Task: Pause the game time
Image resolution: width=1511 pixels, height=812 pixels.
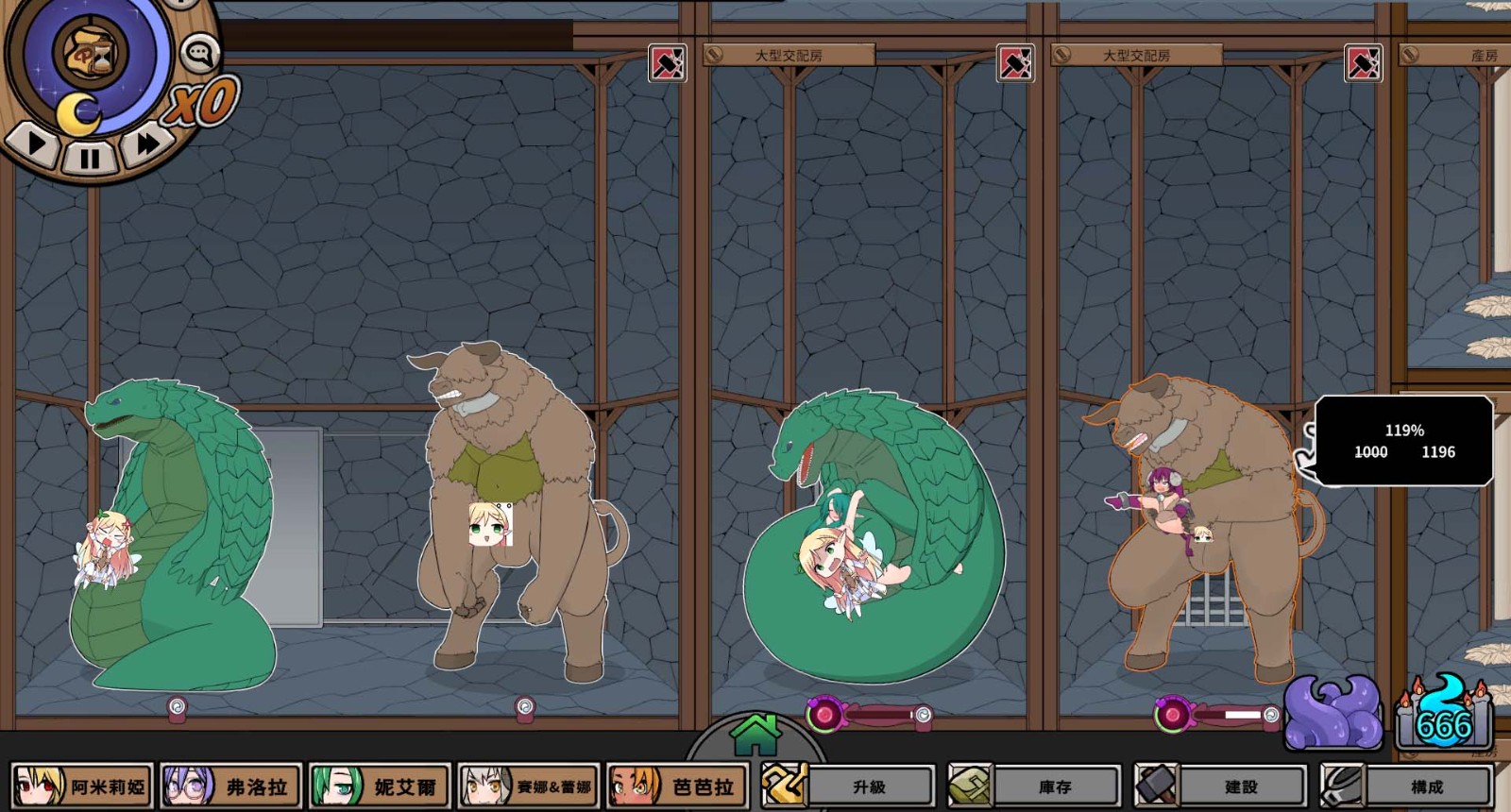Action: click(x=90, y=158)
